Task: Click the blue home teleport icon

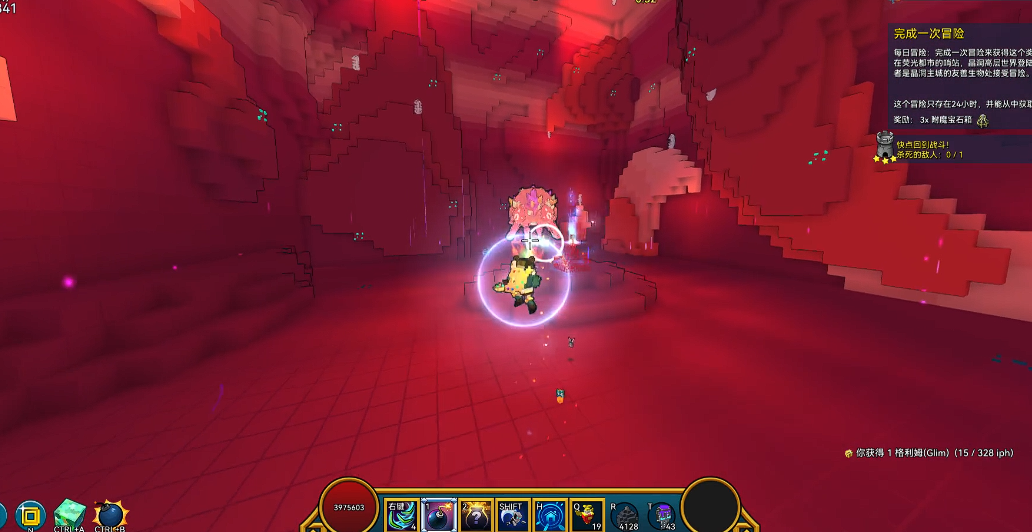Action: [x=550, y=515]
